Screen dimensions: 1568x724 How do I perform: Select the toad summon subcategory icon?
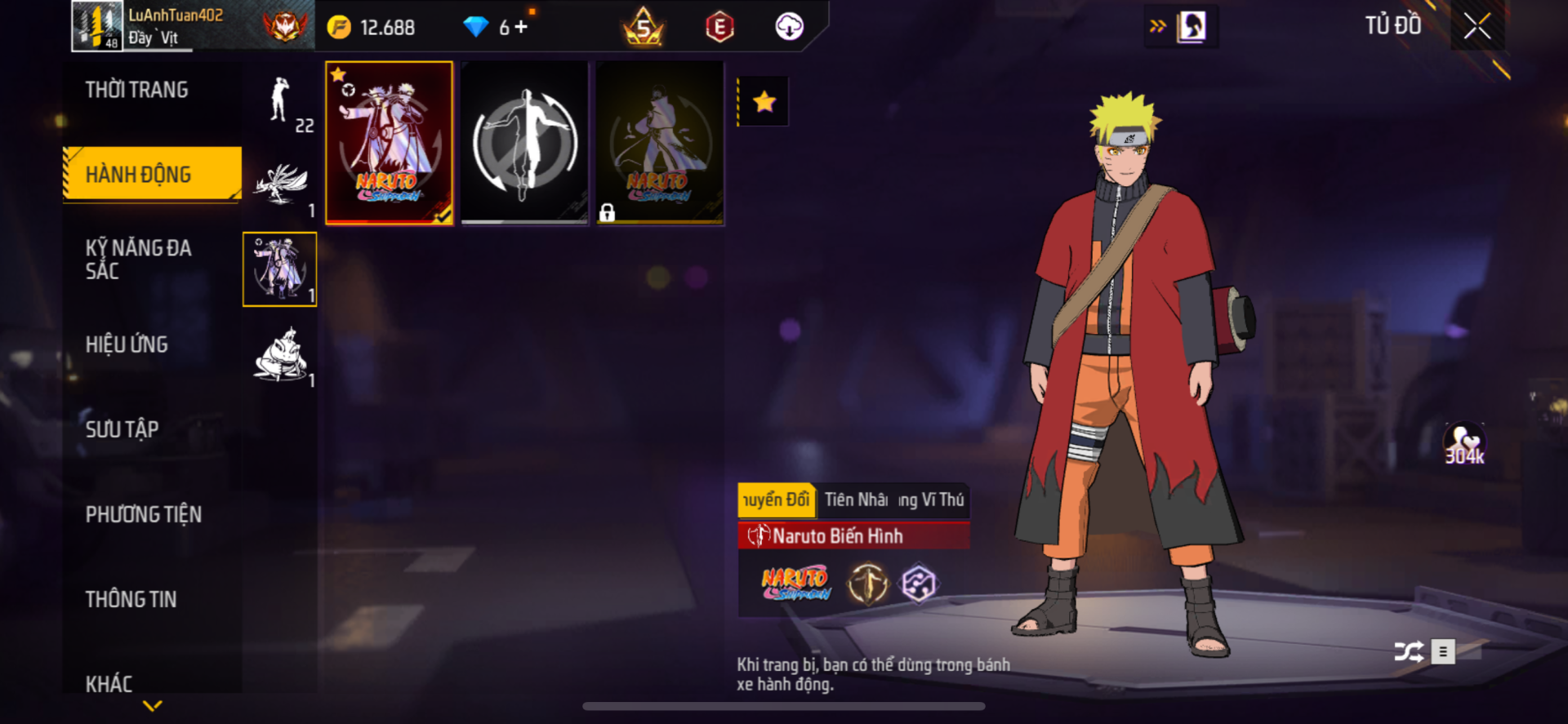point(280,356)
